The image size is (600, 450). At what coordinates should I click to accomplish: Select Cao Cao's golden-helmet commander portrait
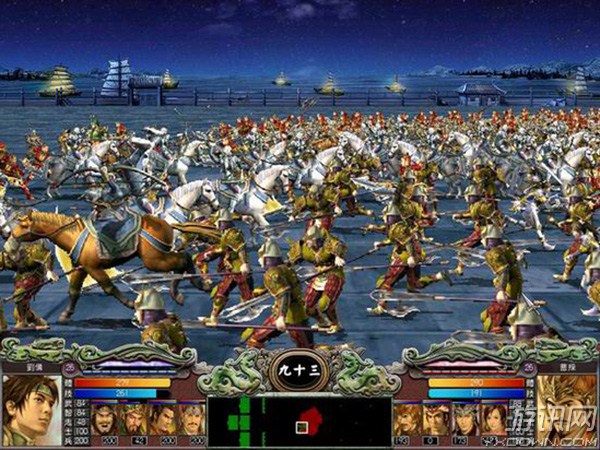[567, 408]
